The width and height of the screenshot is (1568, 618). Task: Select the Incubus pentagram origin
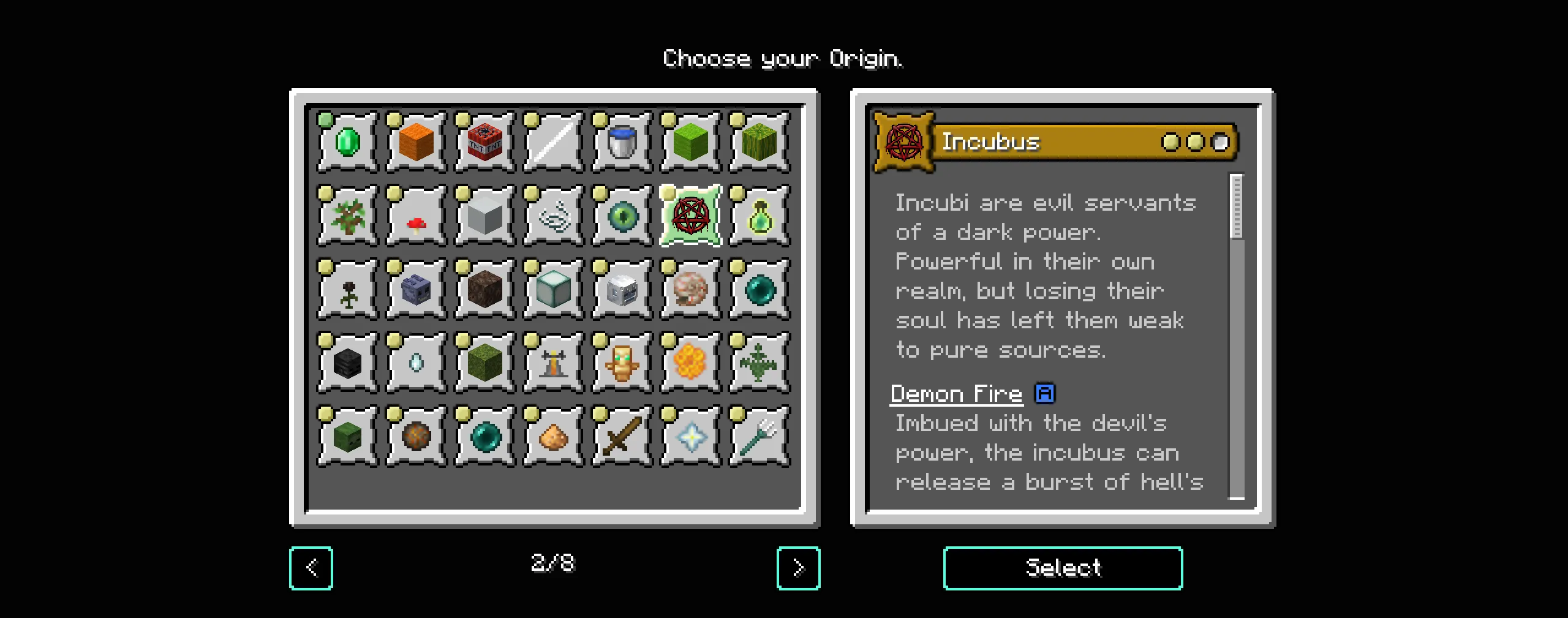pos(690,216)
